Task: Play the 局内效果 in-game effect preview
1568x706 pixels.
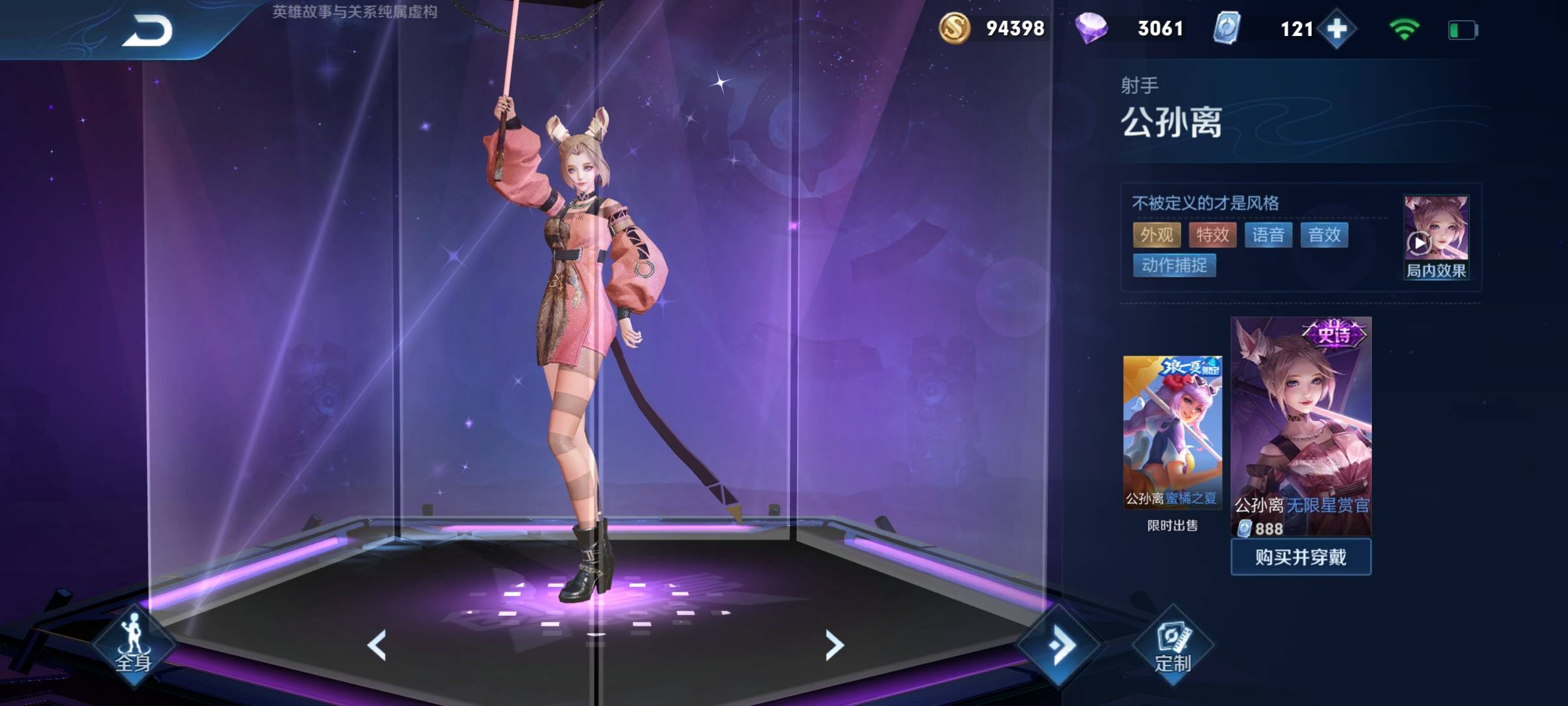Action: (x=1435, y=238)
